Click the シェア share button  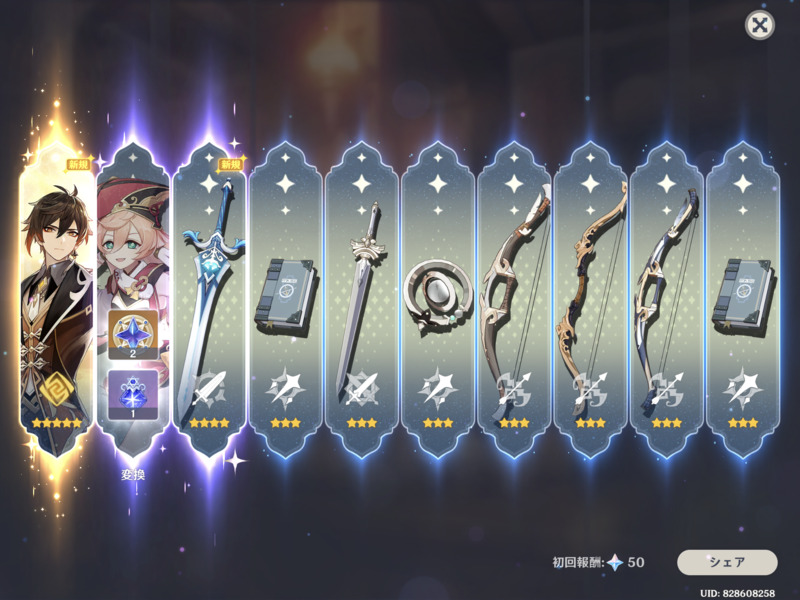click(x=727, y=562)
